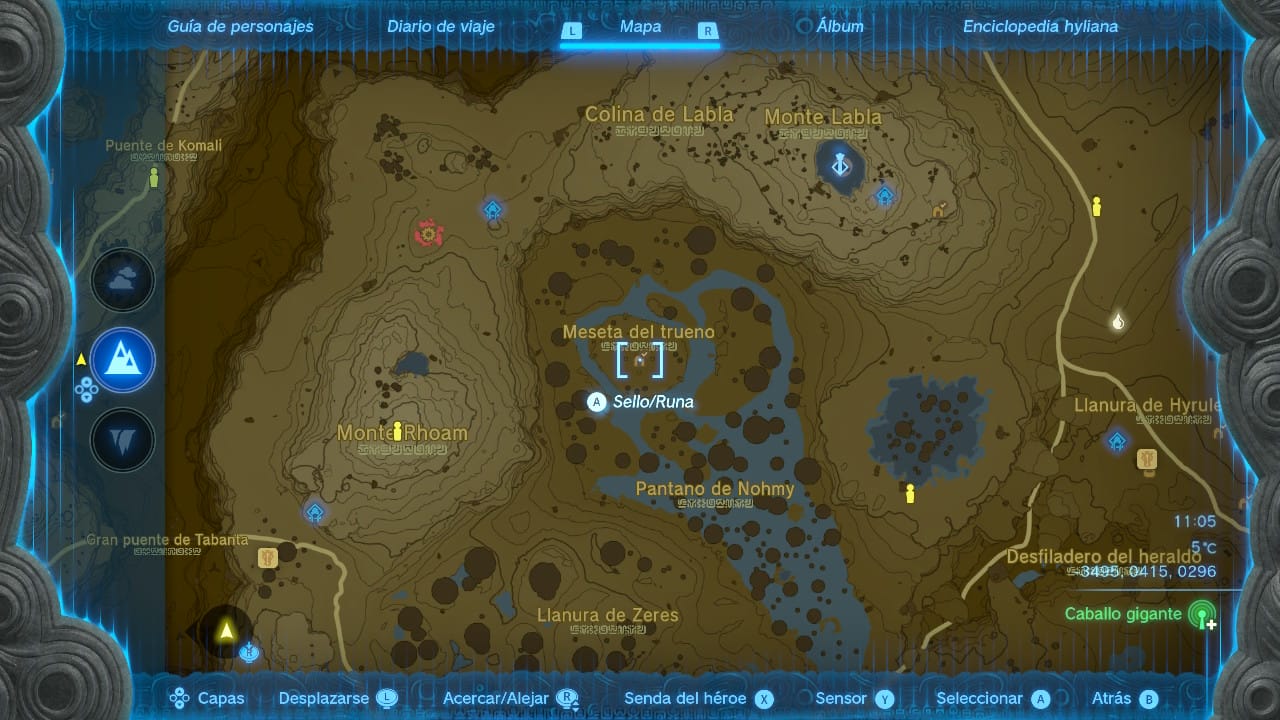The image size is (1280, 720).
Task: Switch to the Enciclopedia hyliana tab
Action: (x=1040, y=27)
